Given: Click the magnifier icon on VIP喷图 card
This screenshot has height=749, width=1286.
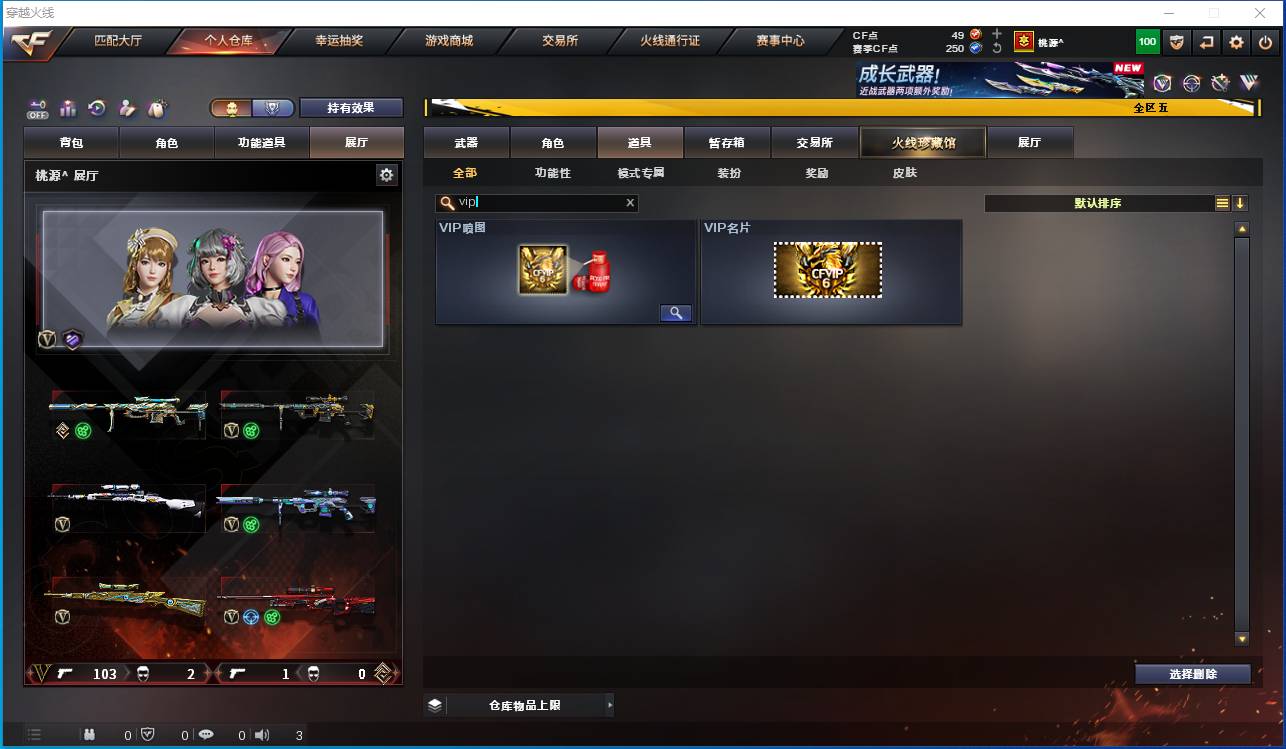Looking at the screenshot, I should click(675, 312).
